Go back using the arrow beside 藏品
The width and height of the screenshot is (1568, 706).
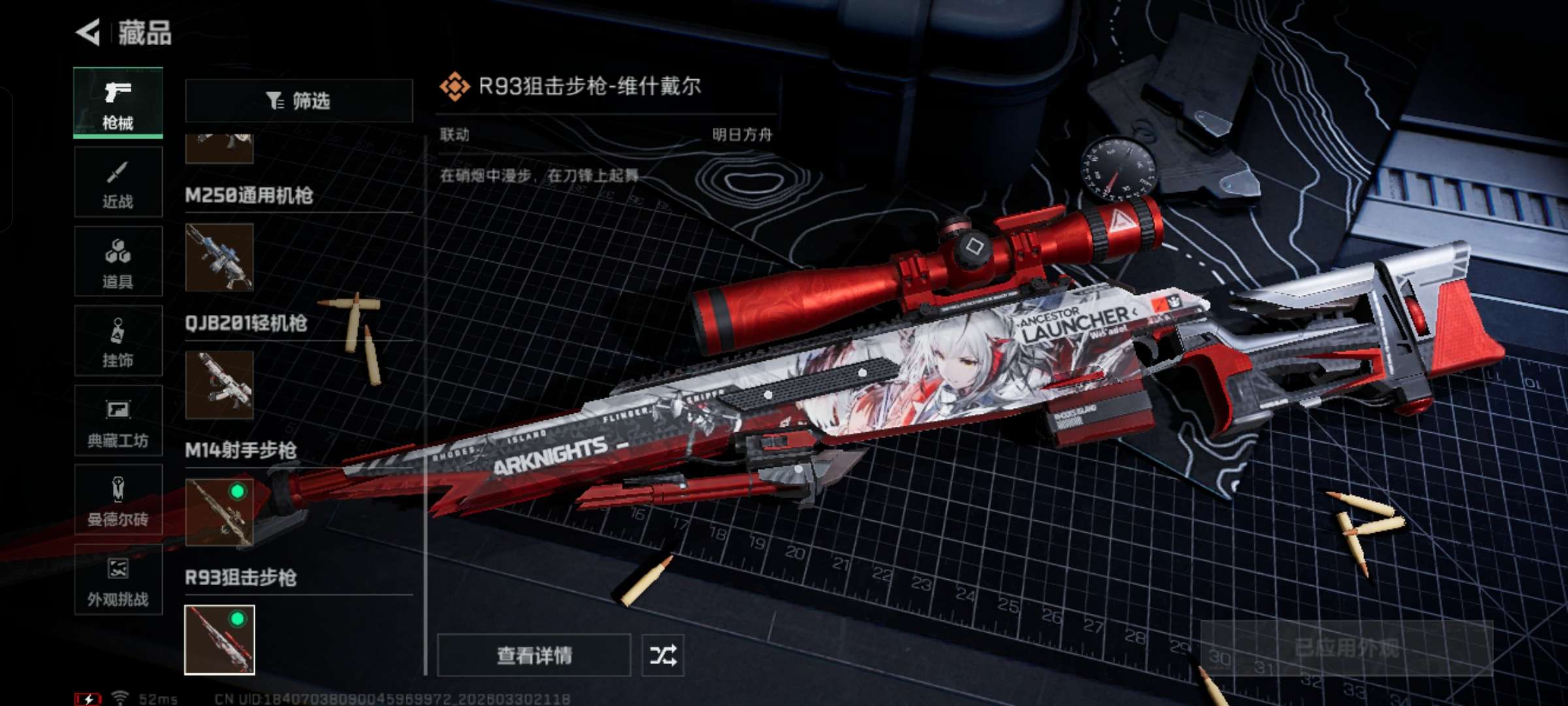coord(88,32)
